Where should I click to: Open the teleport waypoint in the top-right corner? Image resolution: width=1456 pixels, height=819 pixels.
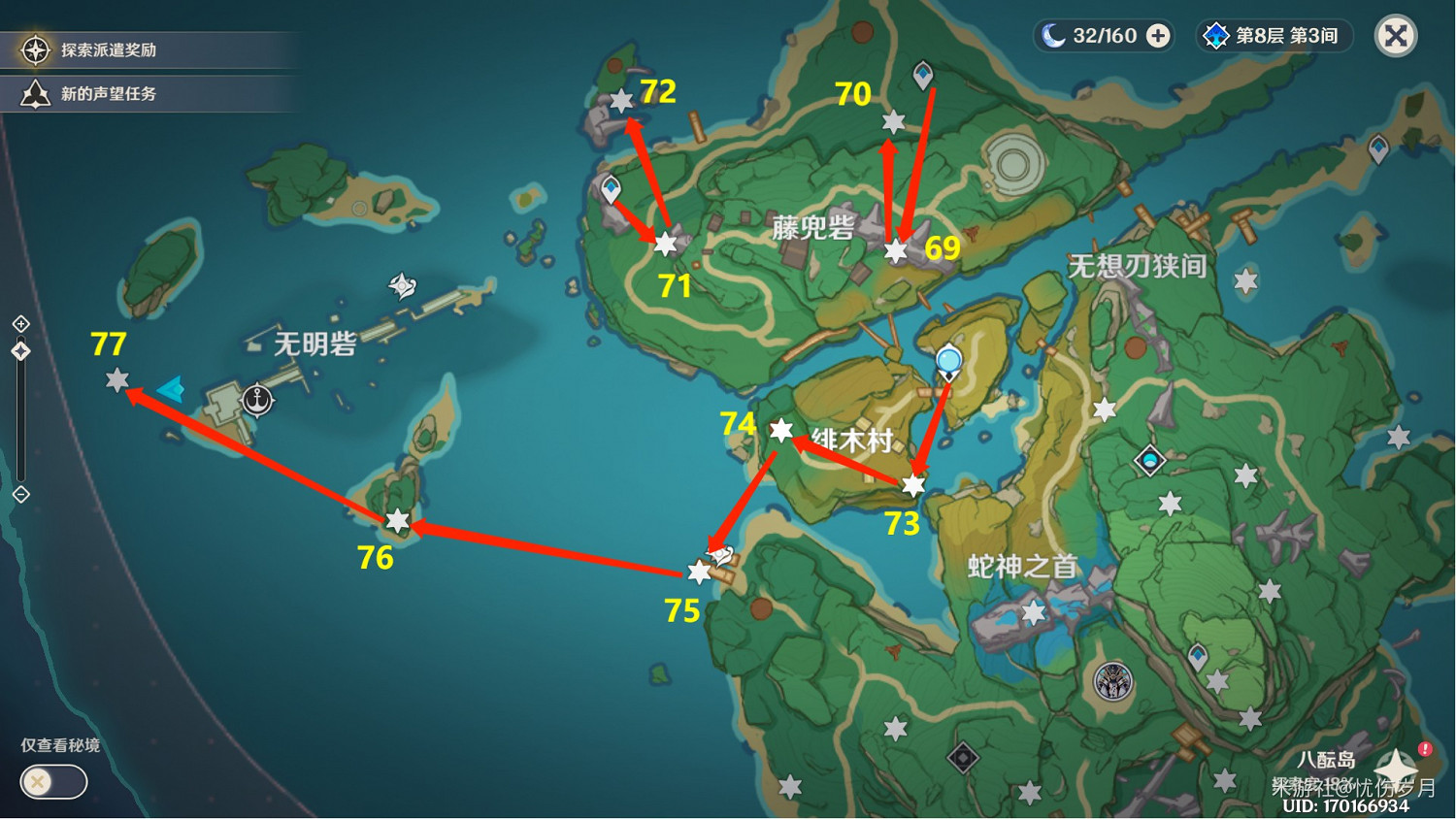(x=1379, y=147)
